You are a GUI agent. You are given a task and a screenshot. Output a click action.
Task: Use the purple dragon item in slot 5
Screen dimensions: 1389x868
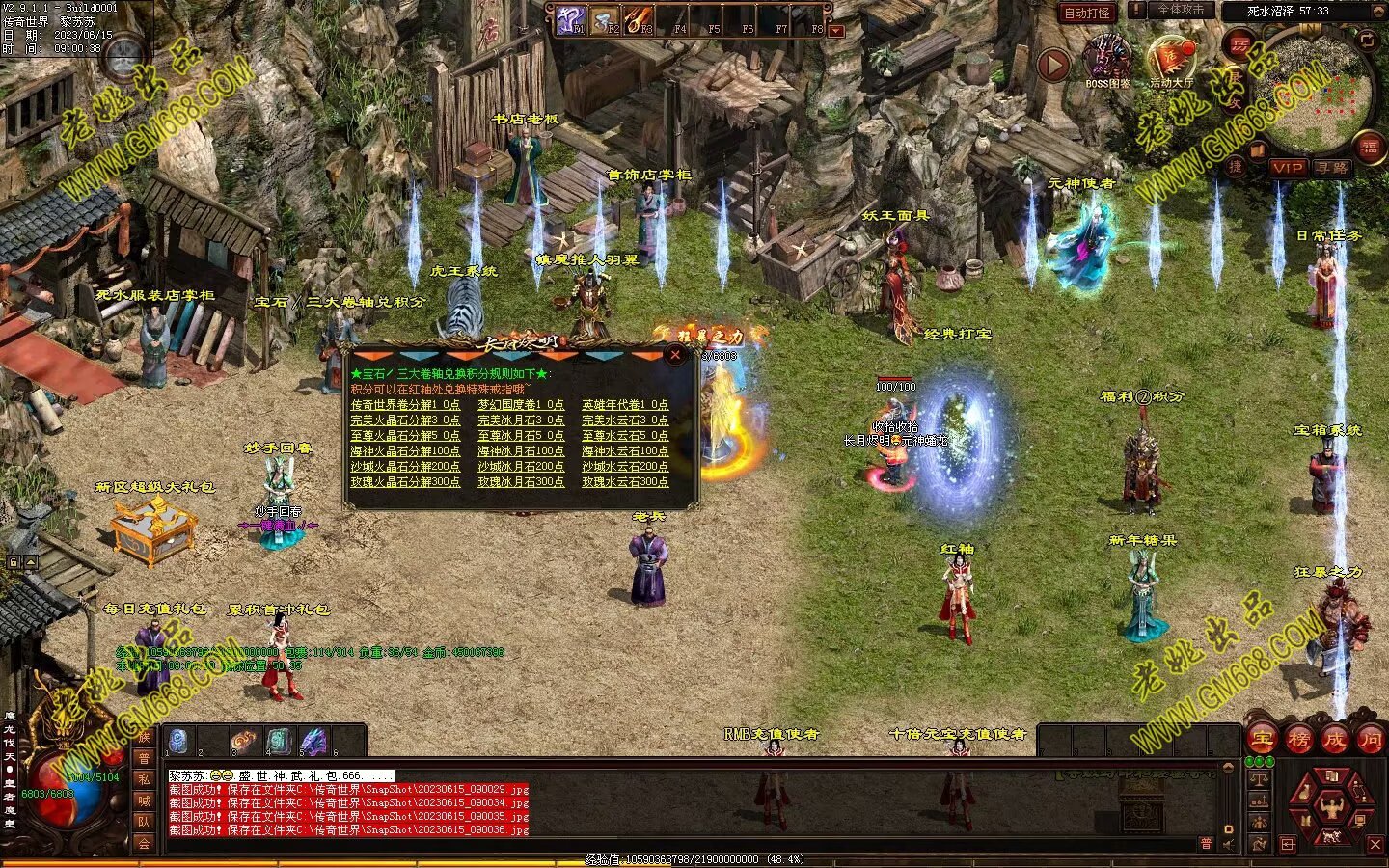tap(313, 741)
